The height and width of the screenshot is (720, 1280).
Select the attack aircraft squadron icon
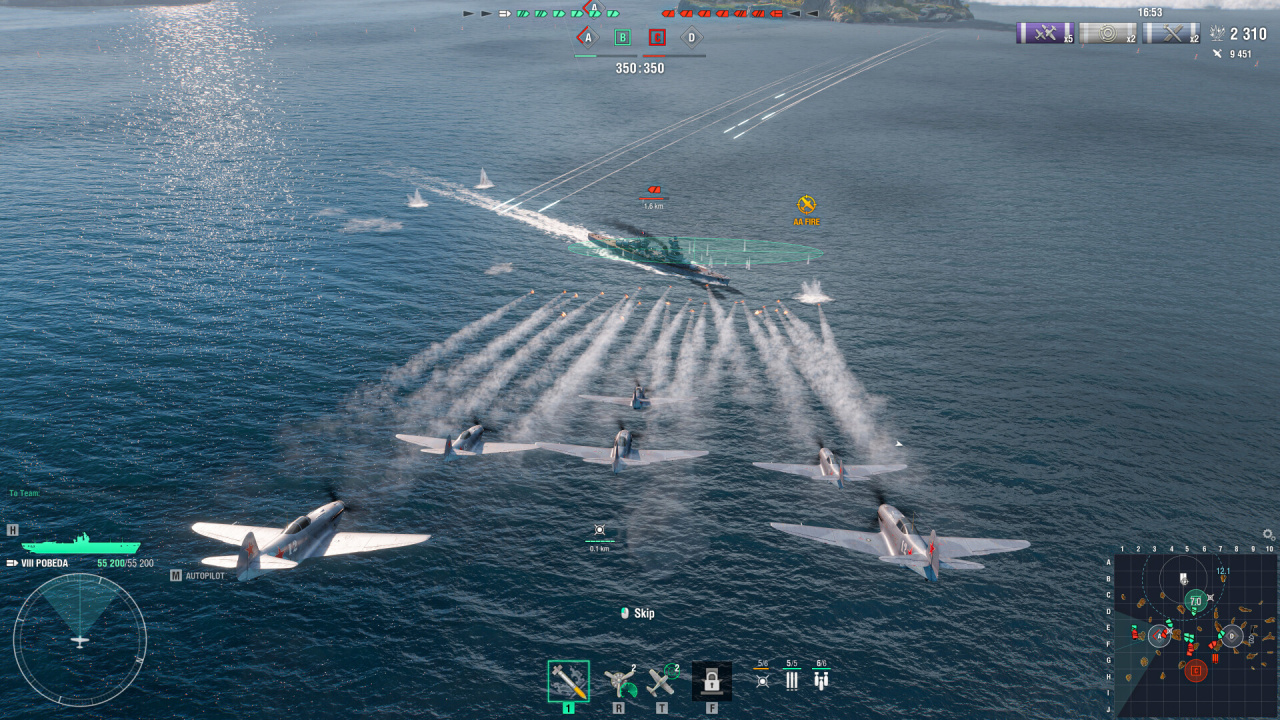click(x=762, y=680)
